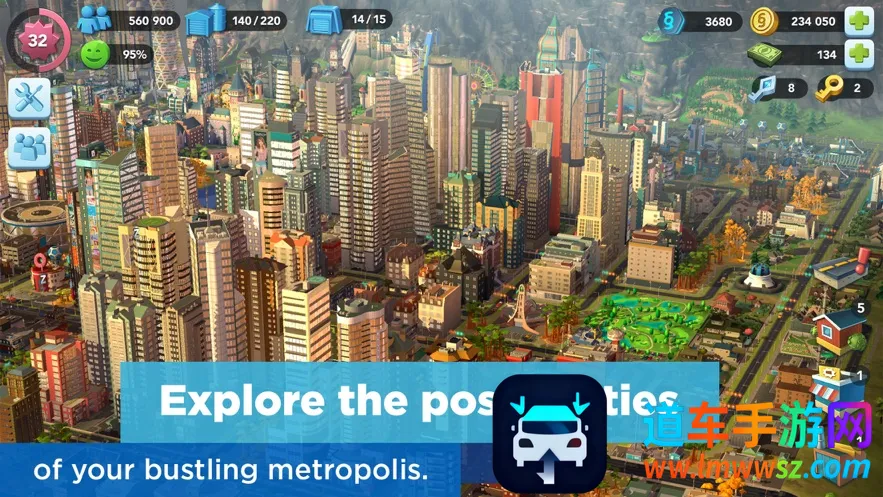Screen dimensions: 883x497
Task: Open the blue depot showing 14/15
Action: pos(325,19)
